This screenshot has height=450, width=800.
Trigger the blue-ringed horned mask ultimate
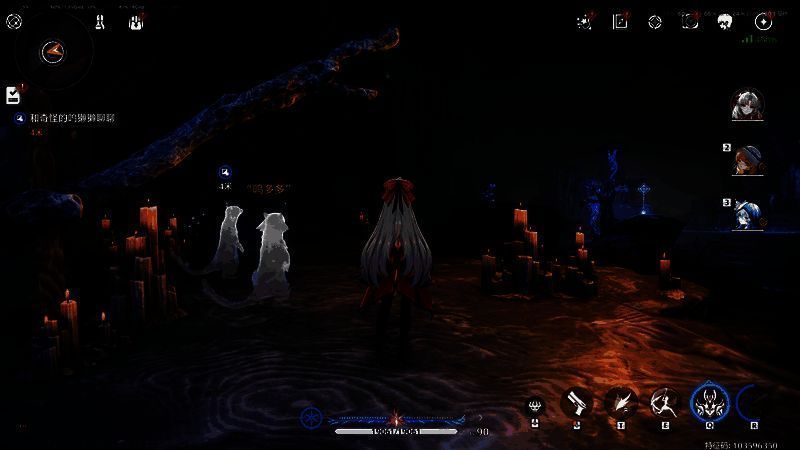(709, 402)
